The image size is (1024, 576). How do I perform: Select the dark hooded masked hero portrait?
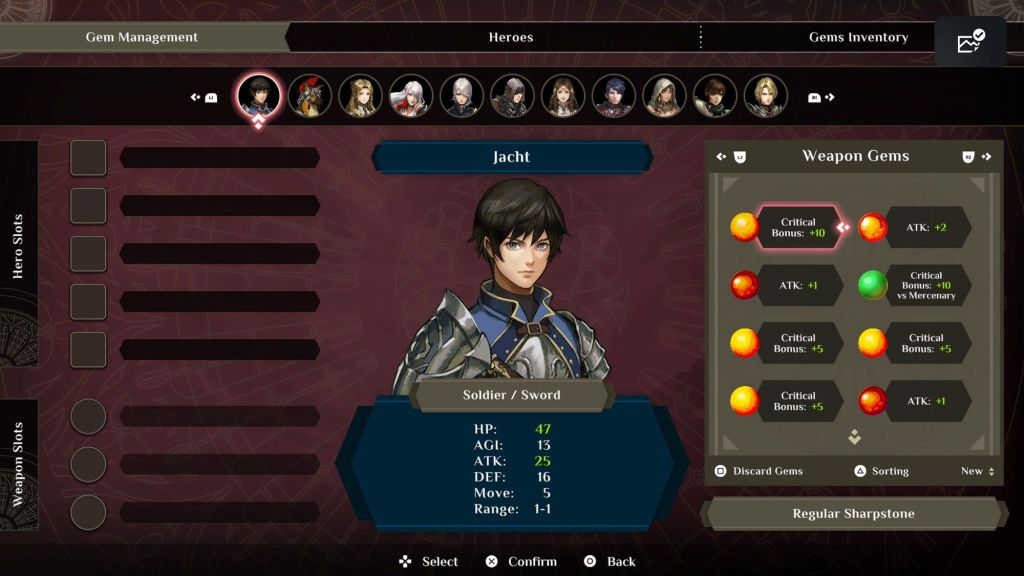click(512, 96)
